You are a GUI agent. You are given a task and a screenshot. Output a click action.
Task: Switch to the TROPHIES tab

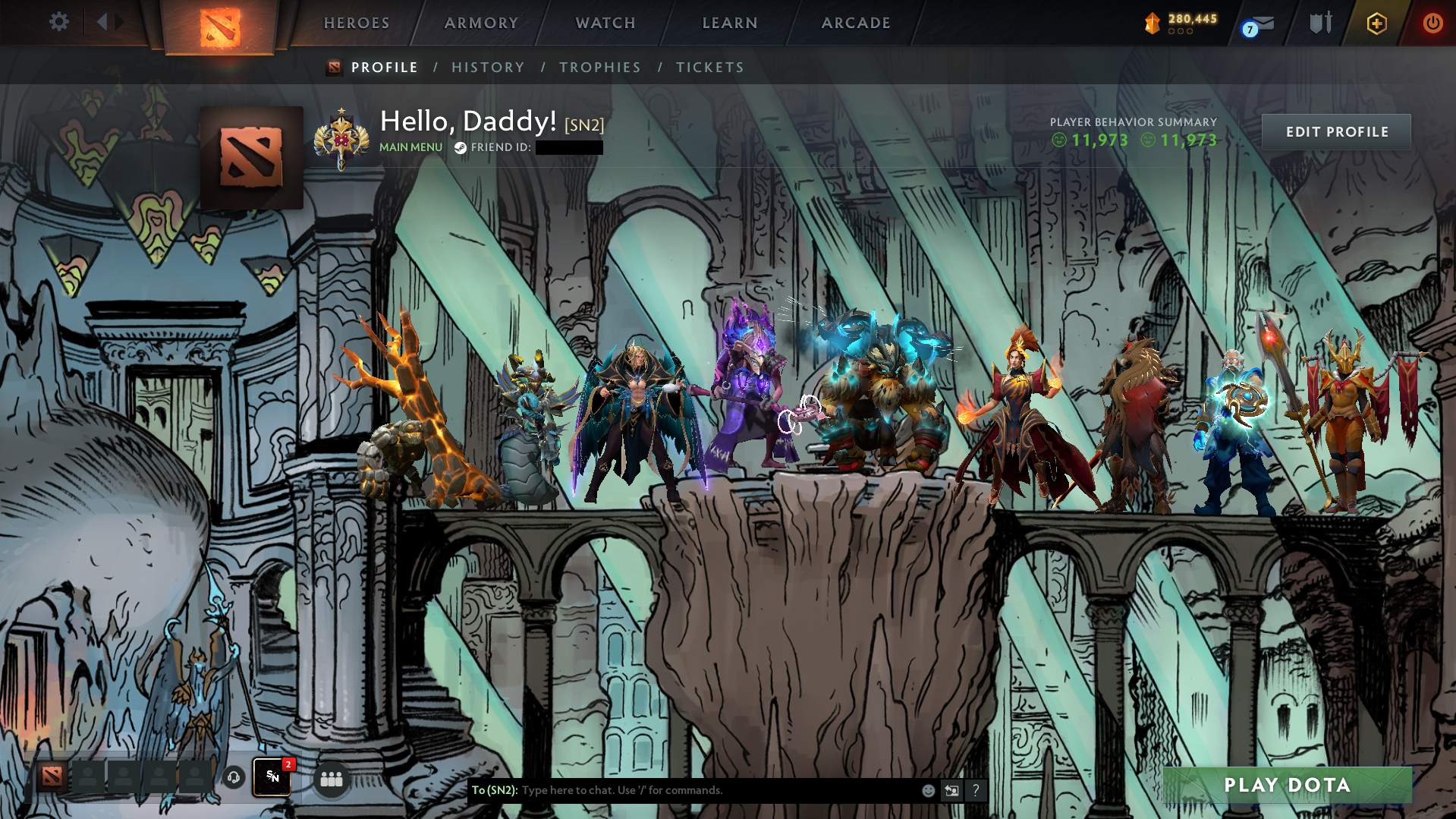click(599, 67)
